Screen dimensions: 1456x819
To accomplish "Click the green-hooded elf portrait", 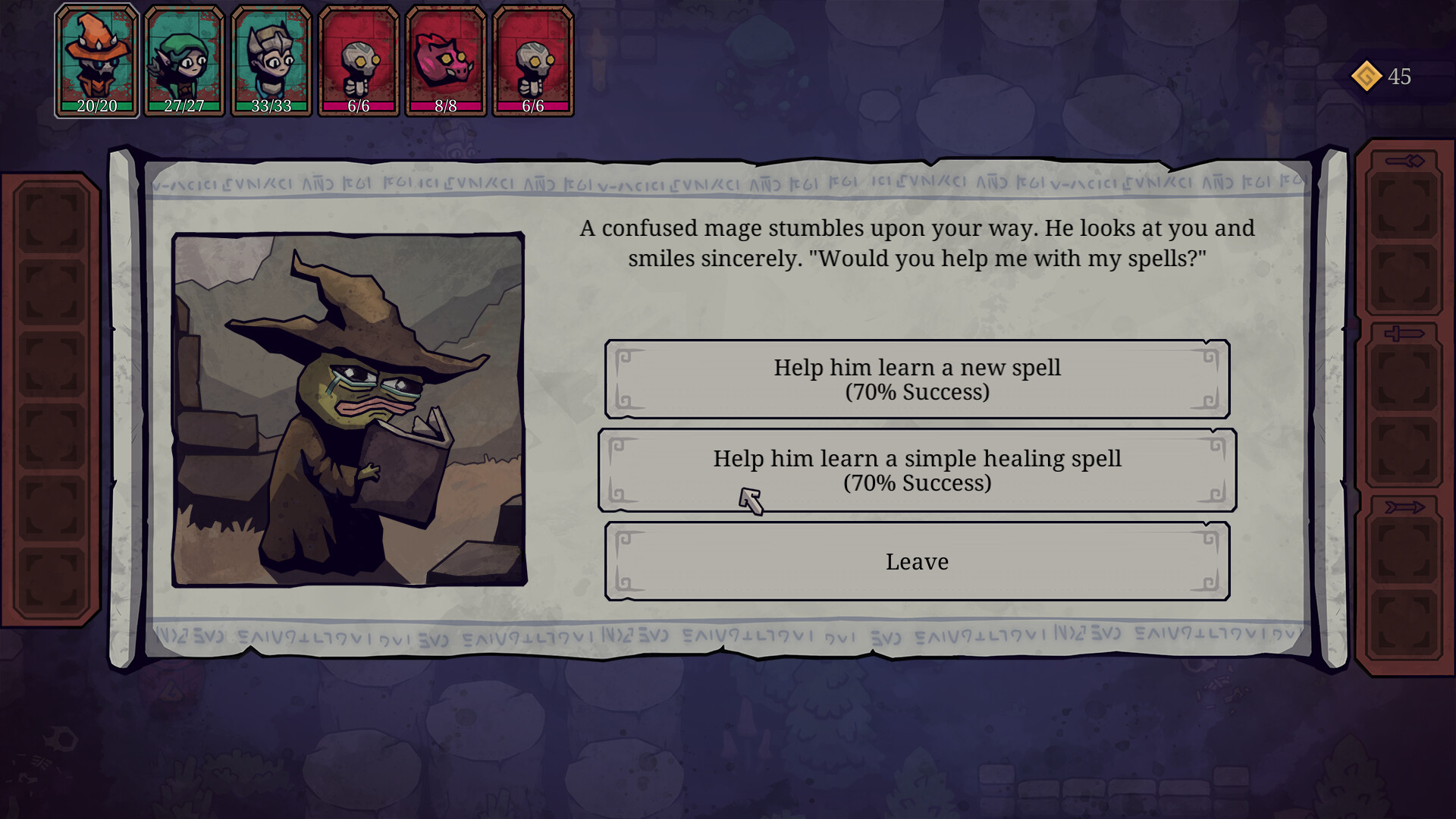I will [184, 61].
